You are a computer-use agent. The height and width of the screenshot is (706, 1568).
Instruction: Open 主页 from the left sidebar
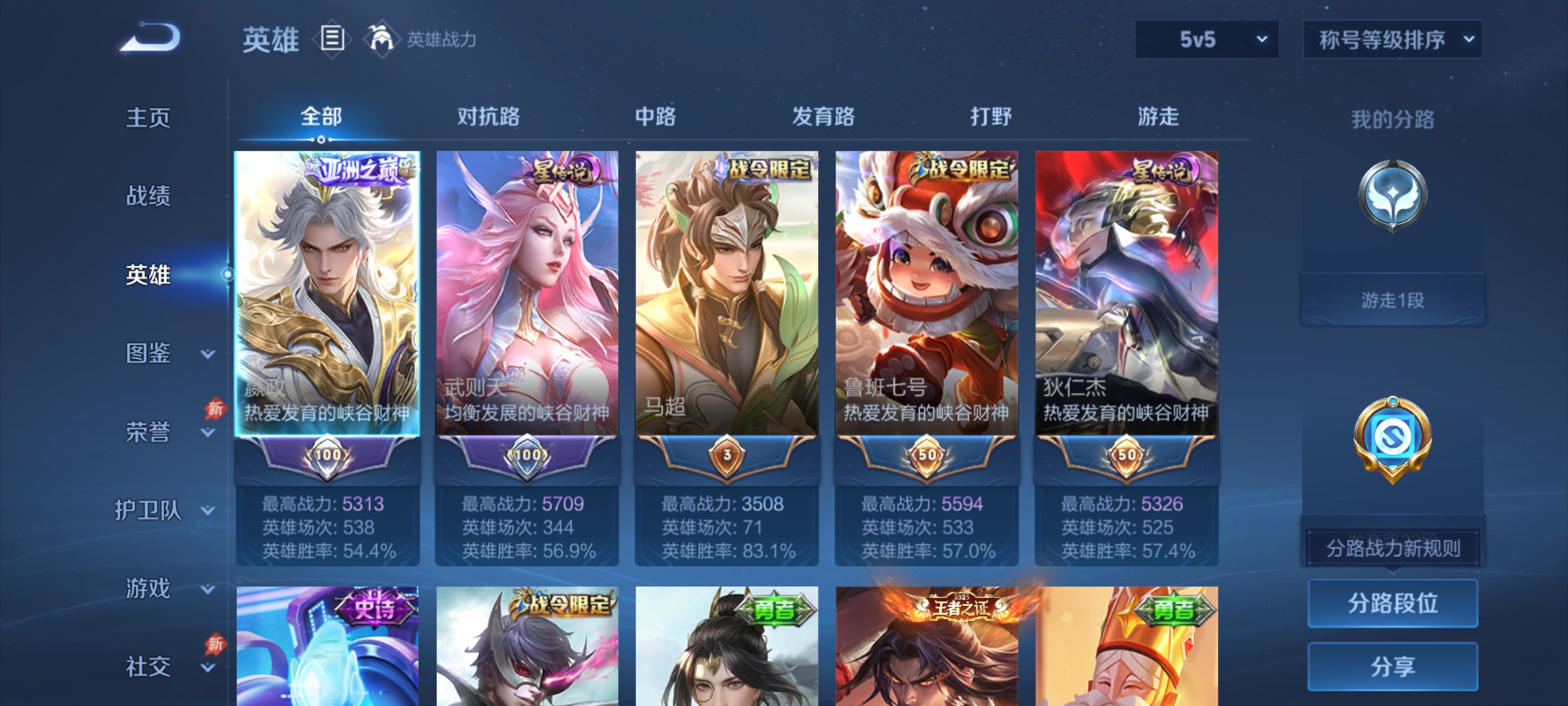149,118
